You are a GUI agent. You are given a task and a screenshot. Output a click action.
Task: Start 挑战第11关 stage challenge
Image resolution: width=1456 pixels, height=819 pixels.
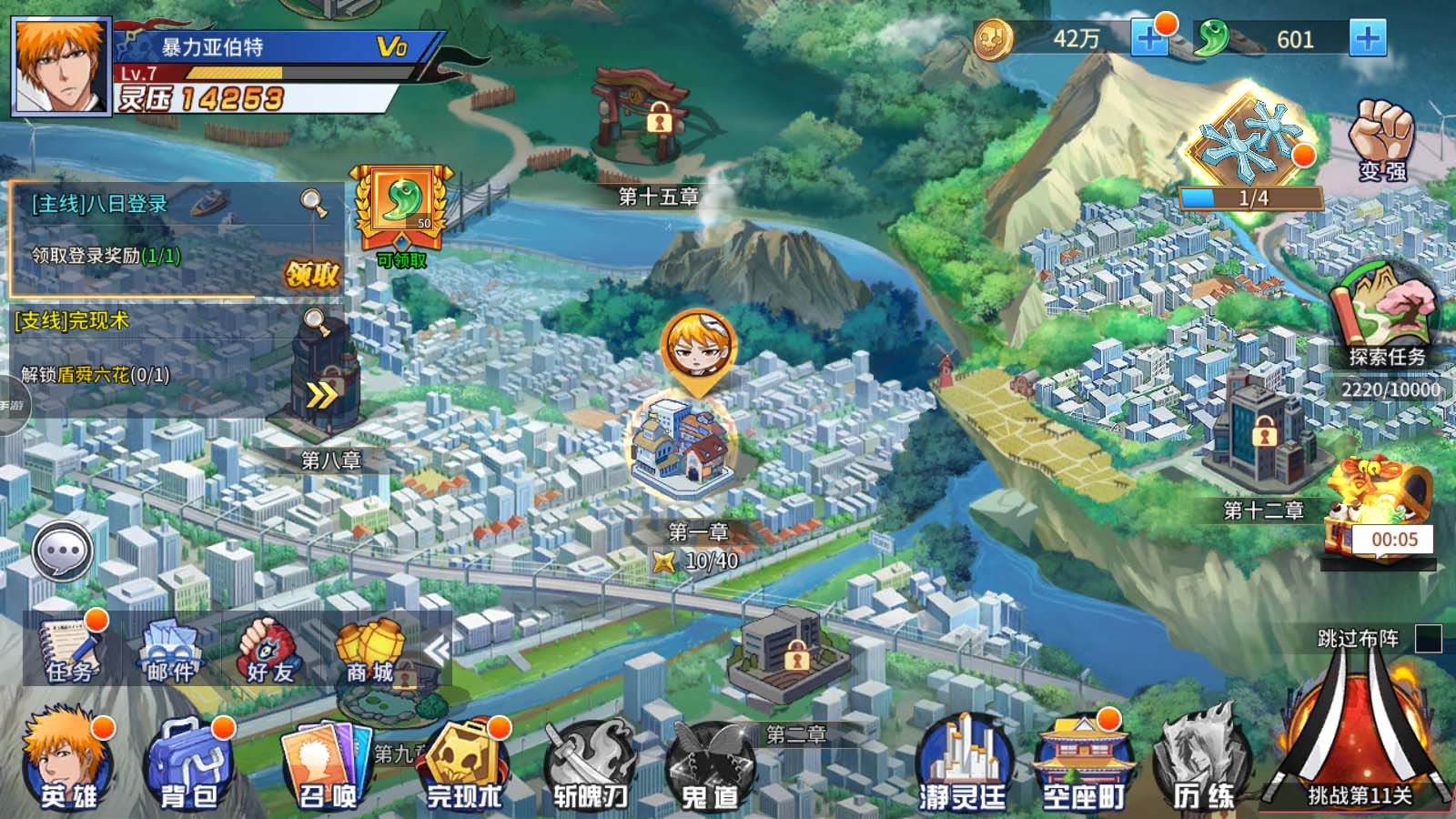pyautogui.click(x=1359, y=746)
